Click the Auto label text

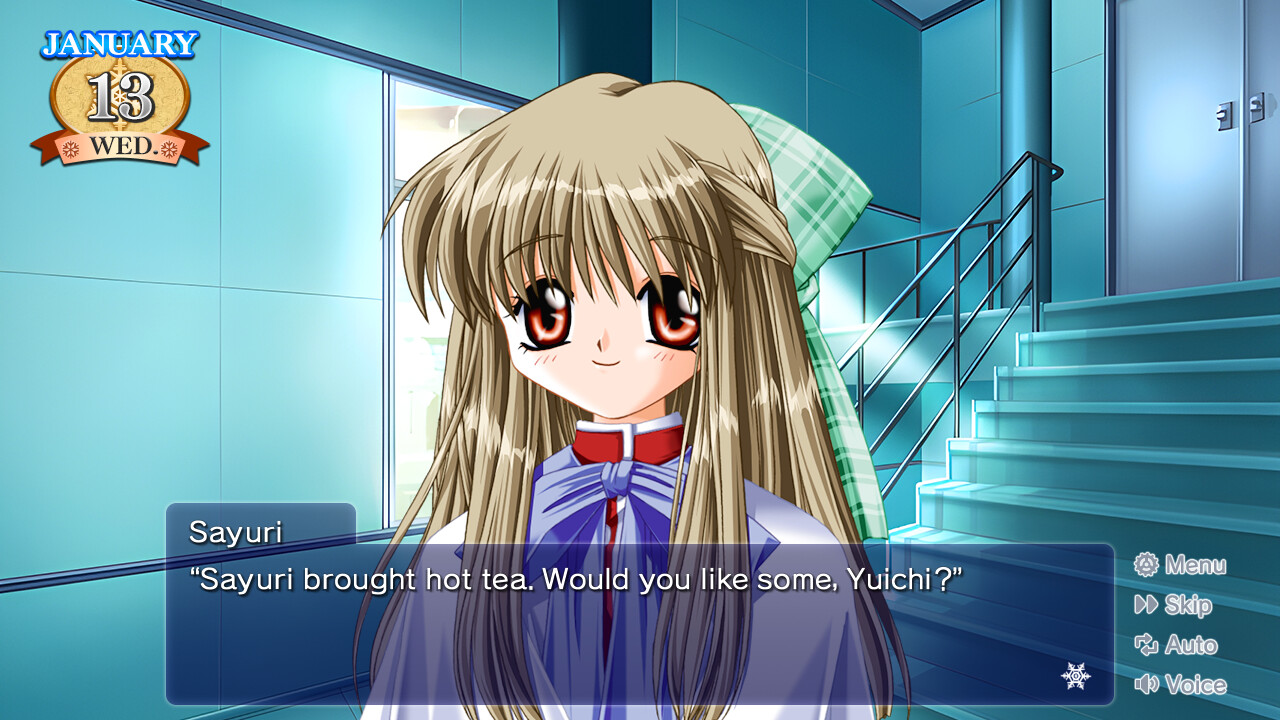1192,646
